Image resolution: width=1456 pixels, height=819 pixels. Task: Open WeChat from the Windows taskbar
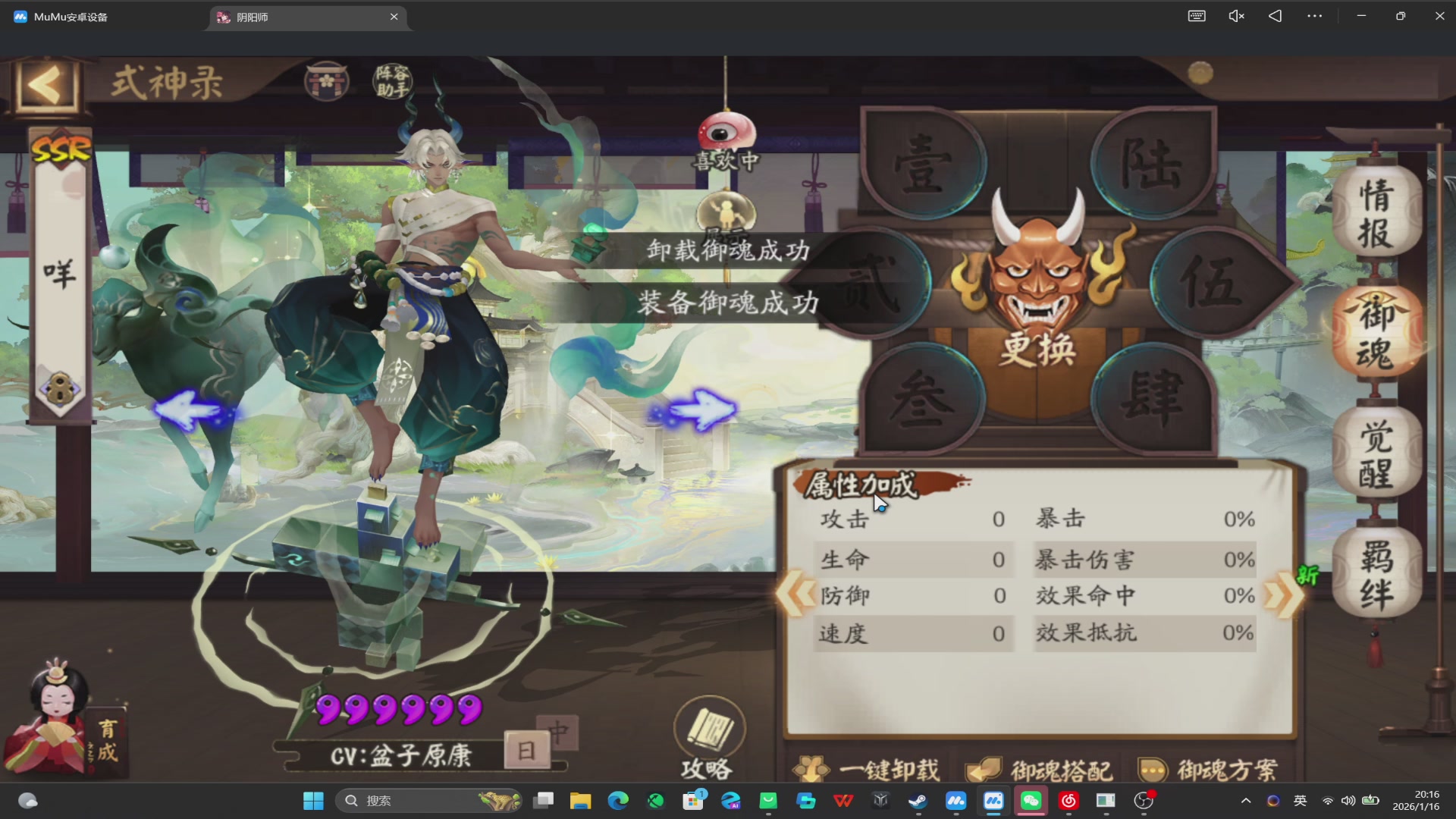[1031, 801]
